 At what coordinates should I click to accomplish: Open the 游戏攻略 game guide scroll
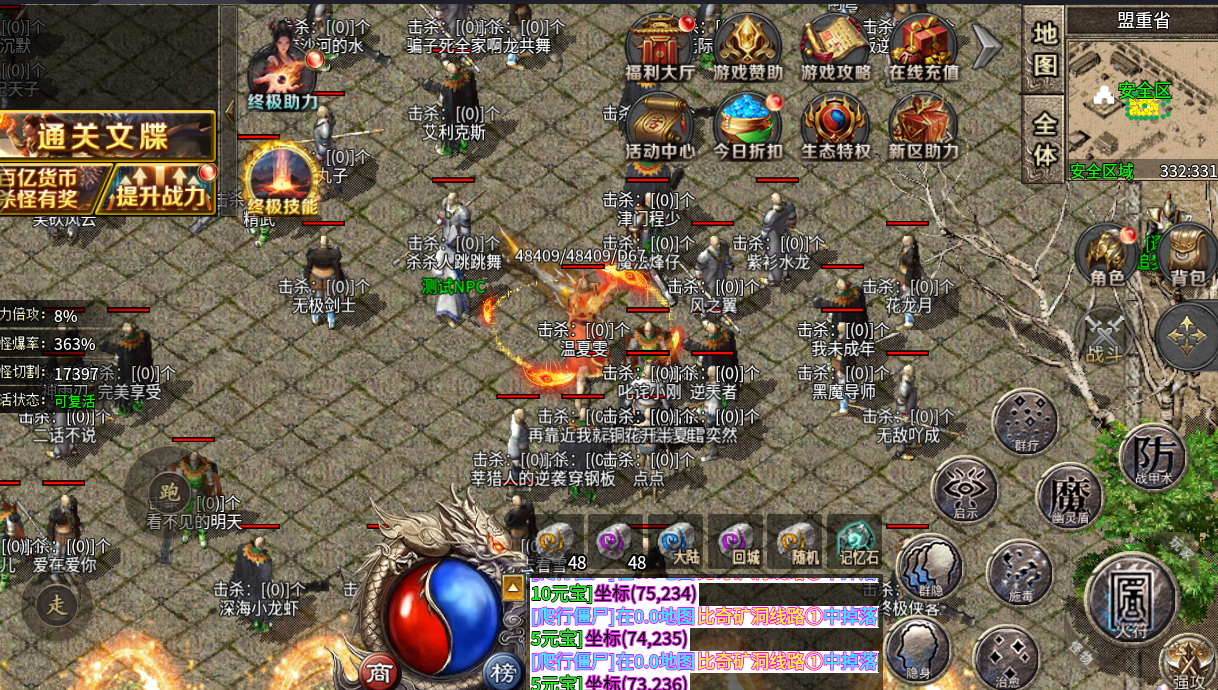tap(835, 47)
